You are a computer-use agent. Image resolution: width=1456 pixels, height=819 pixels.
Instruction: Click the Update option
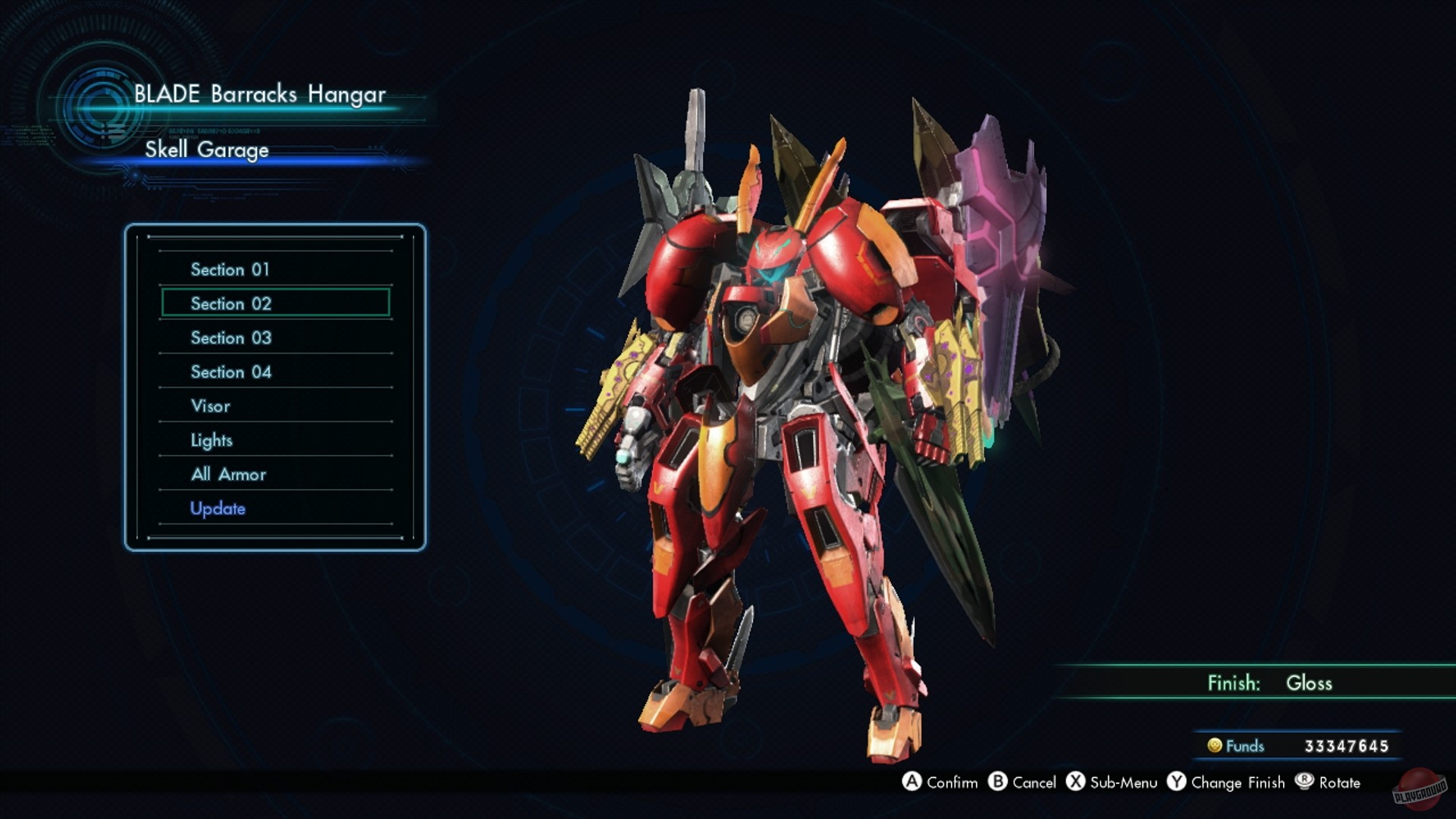point(218,508)
